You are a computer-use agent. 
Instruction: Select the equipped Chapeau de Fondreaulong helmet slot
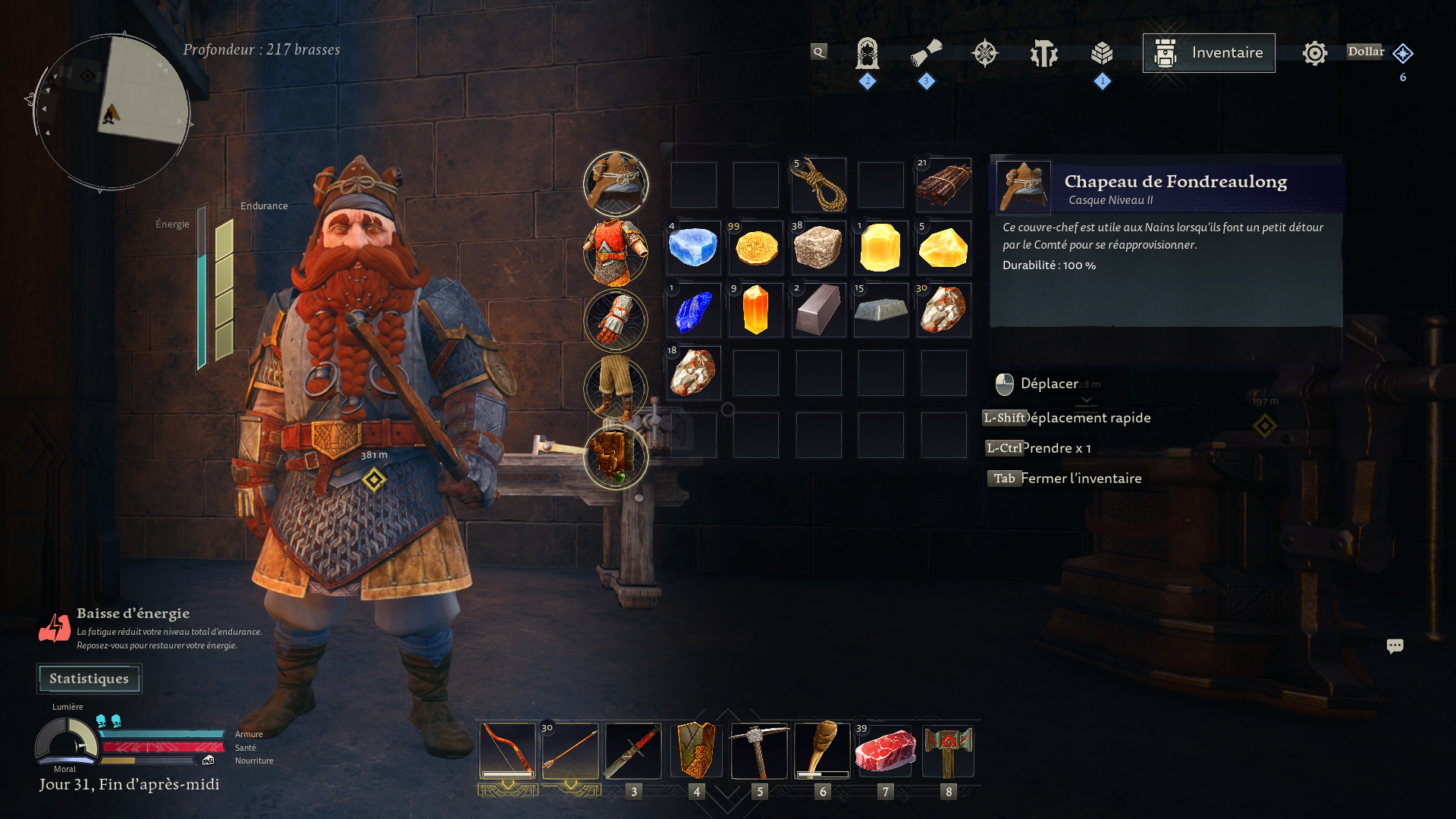coord(615,184)
